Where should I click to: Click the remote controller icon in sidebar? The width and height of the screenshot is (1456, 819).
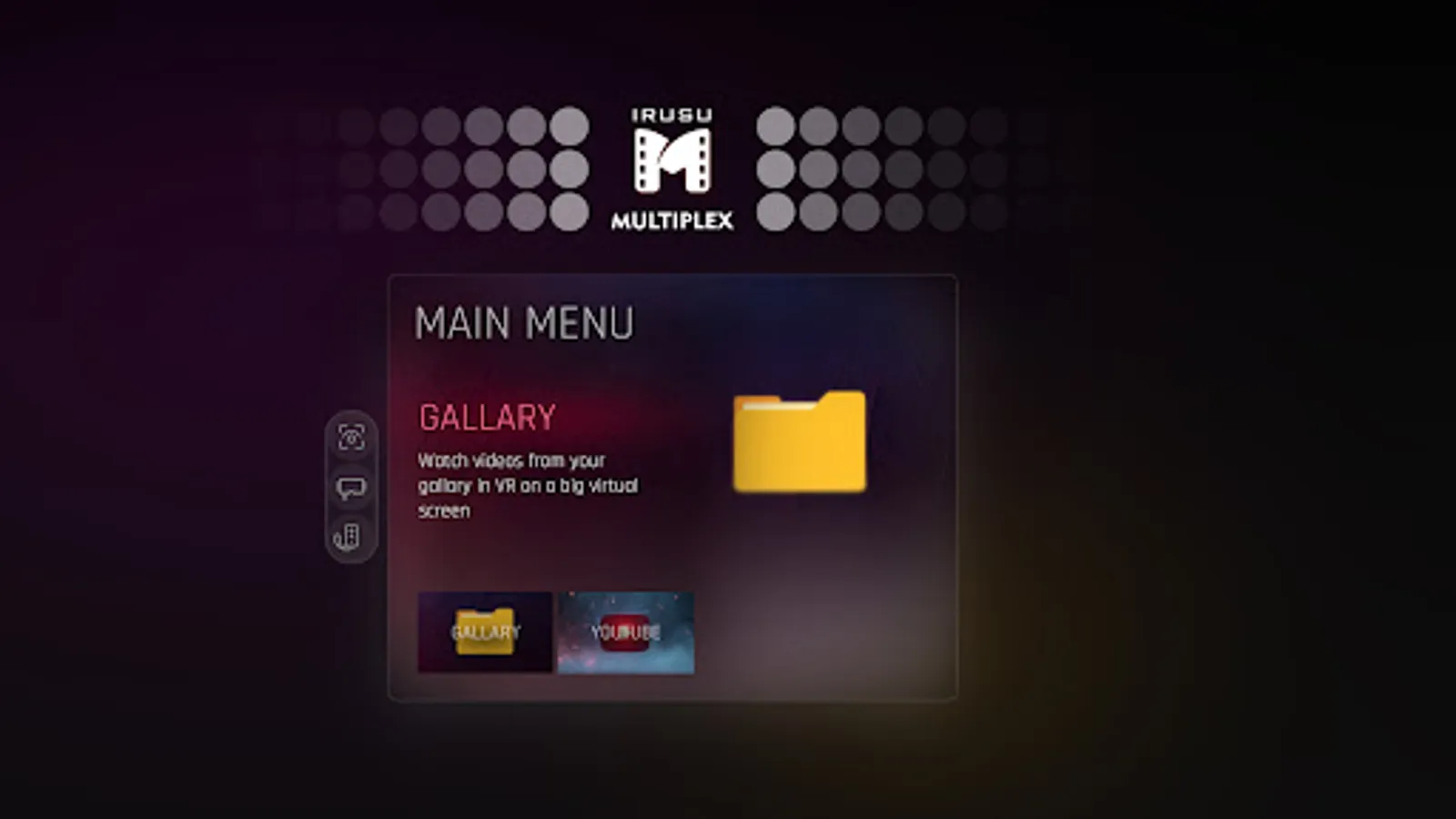pyautogui.click(x=350, y=533)
